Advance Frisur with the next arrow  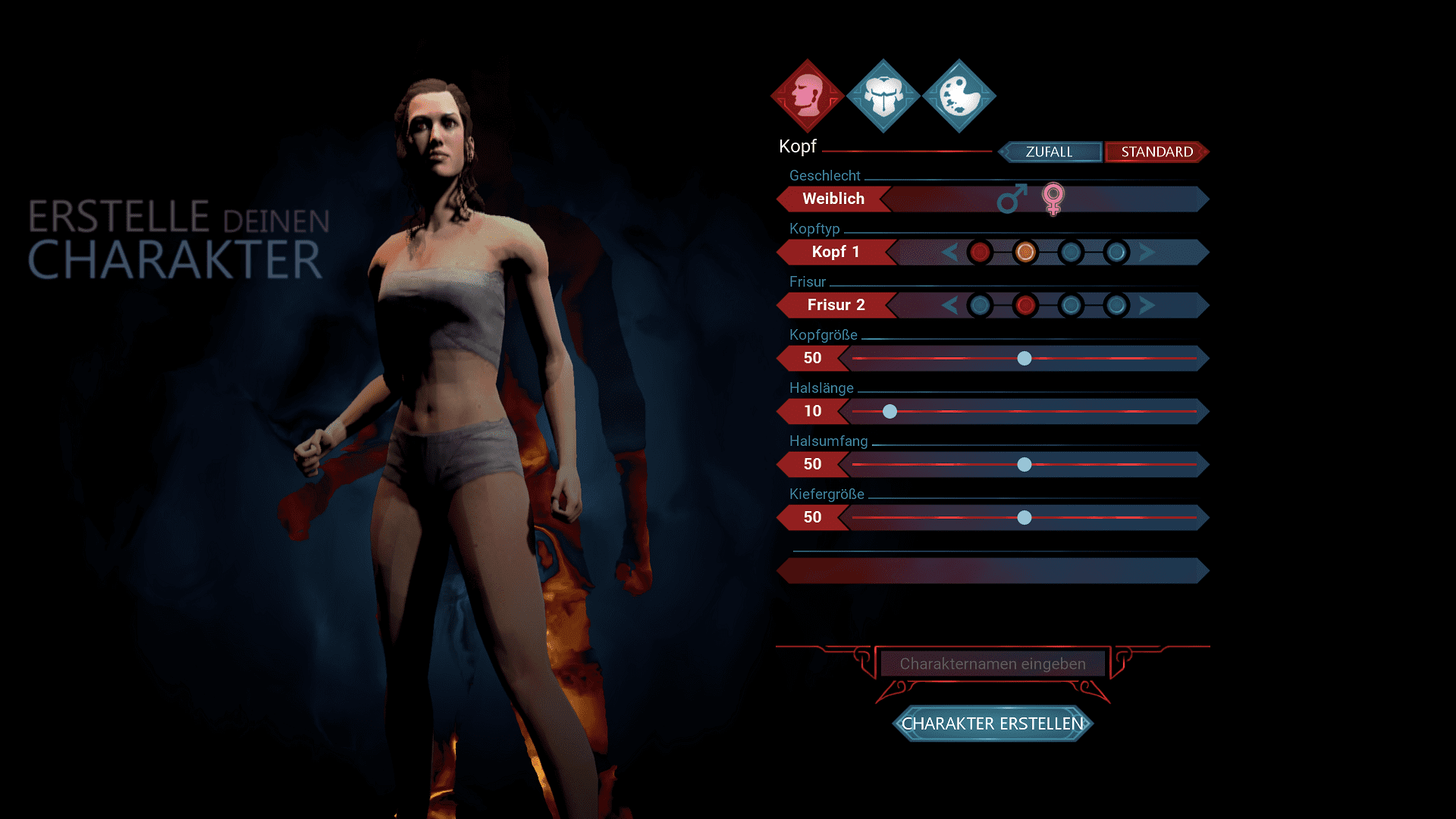coord(1147,305)
